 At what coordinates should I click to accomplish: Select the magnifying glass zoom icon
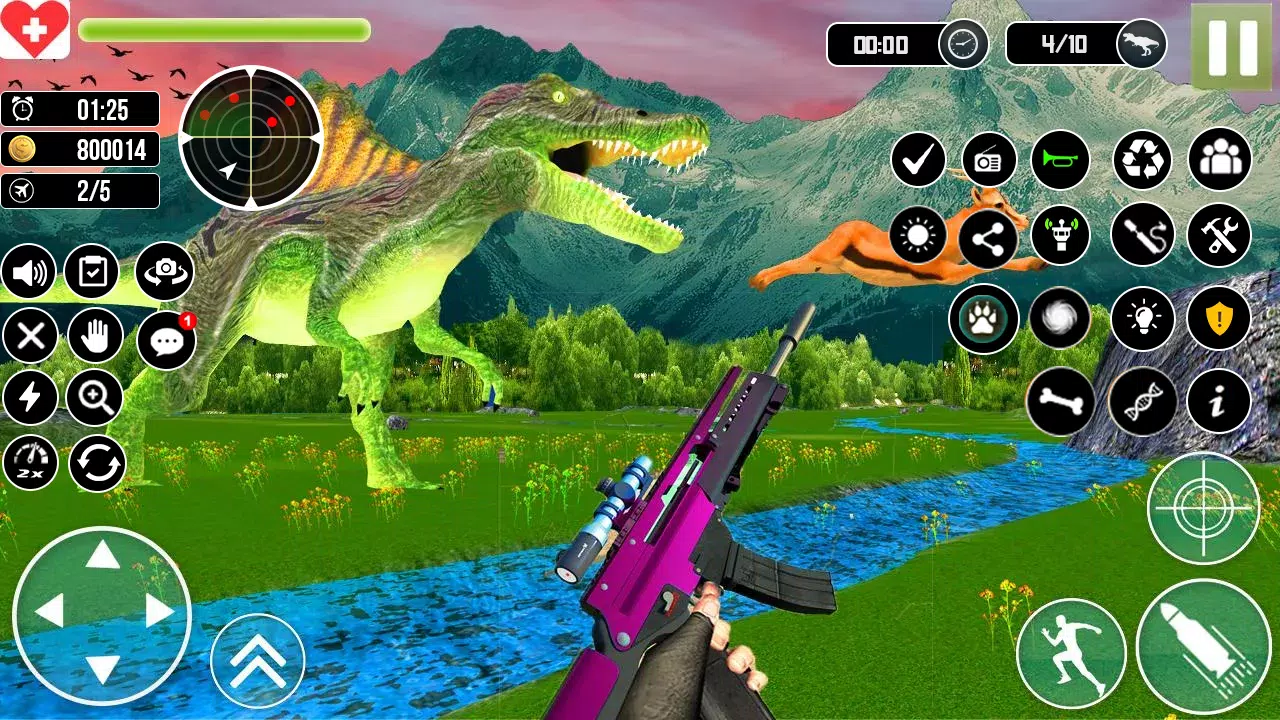(95, 398)
